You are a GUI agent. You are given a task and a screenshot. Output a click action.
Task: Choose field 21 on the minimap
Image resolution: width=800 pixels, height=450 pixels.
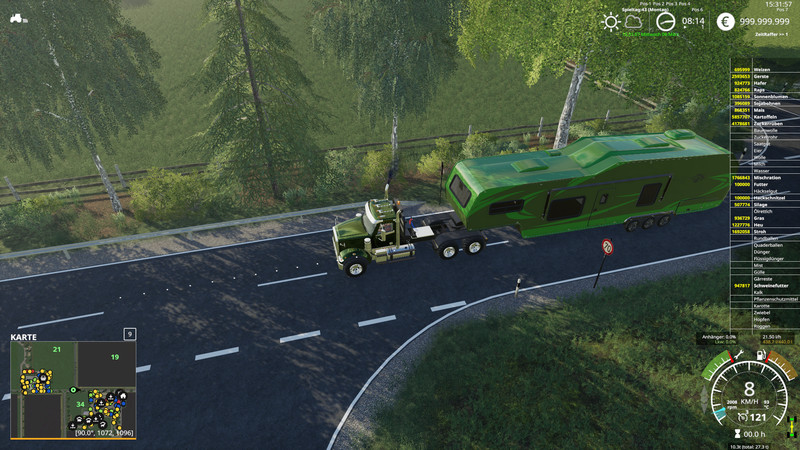(58, 349)
